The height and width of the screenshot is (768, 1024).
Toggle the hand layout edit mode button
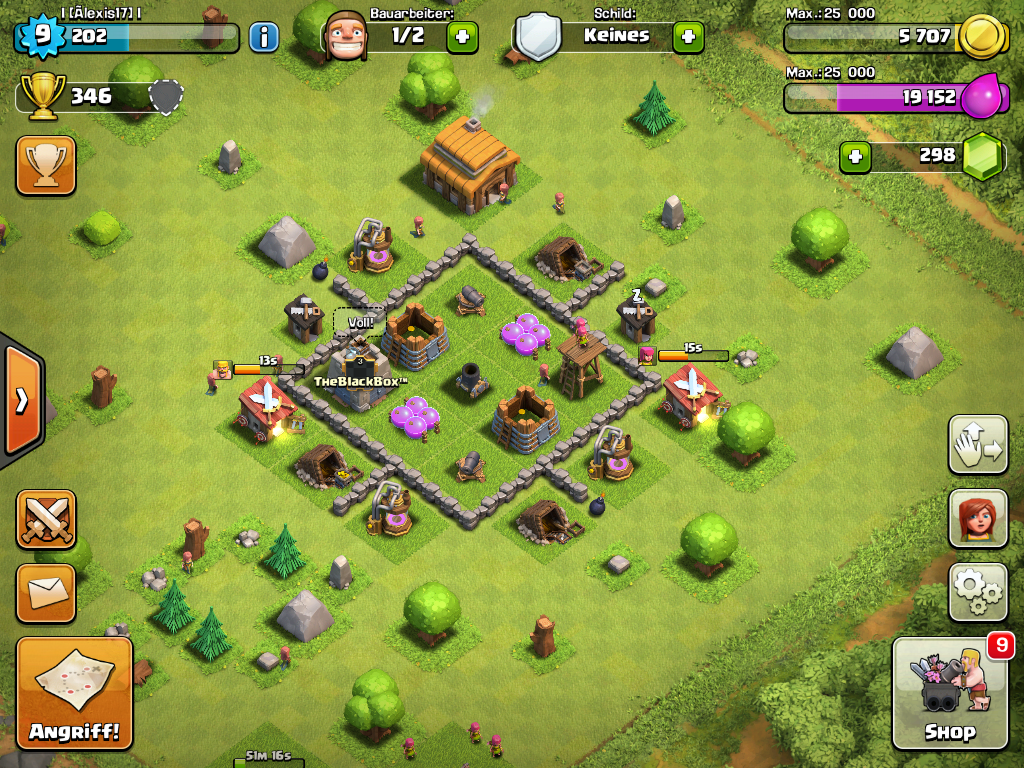(977, 444)
